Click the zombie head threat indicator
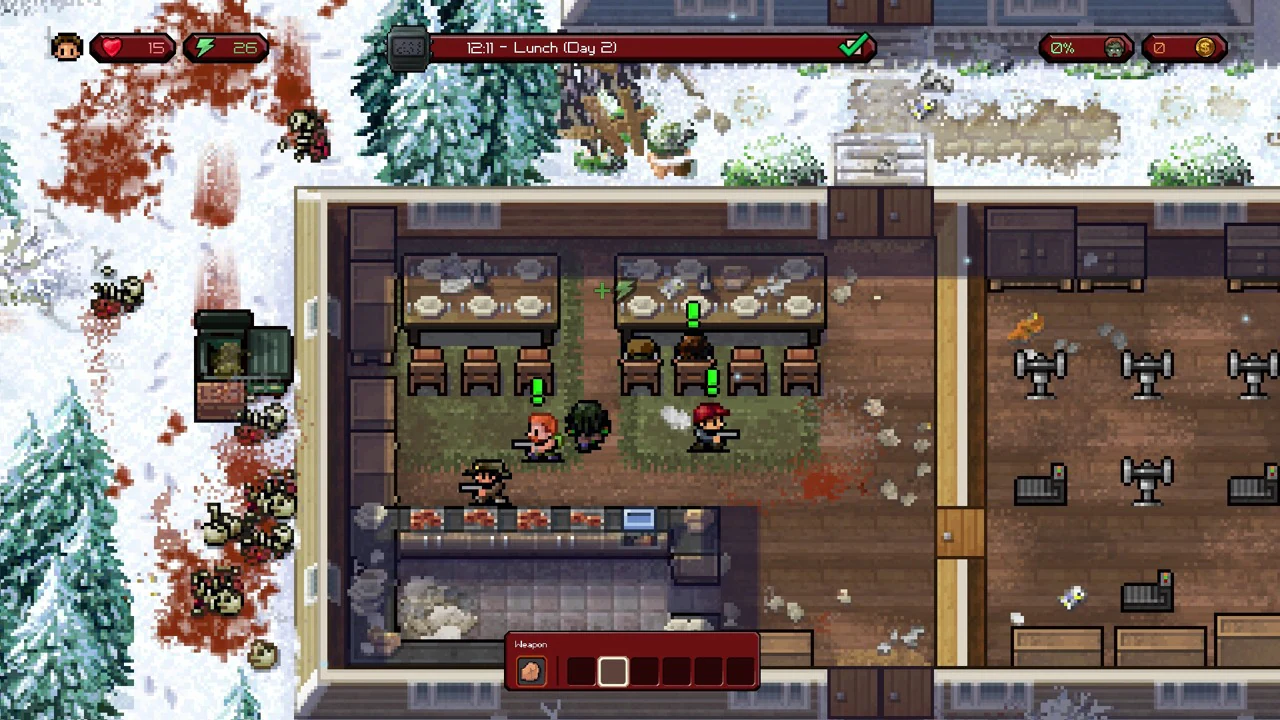This screenshot has width=1280, height=720. 1114,47
